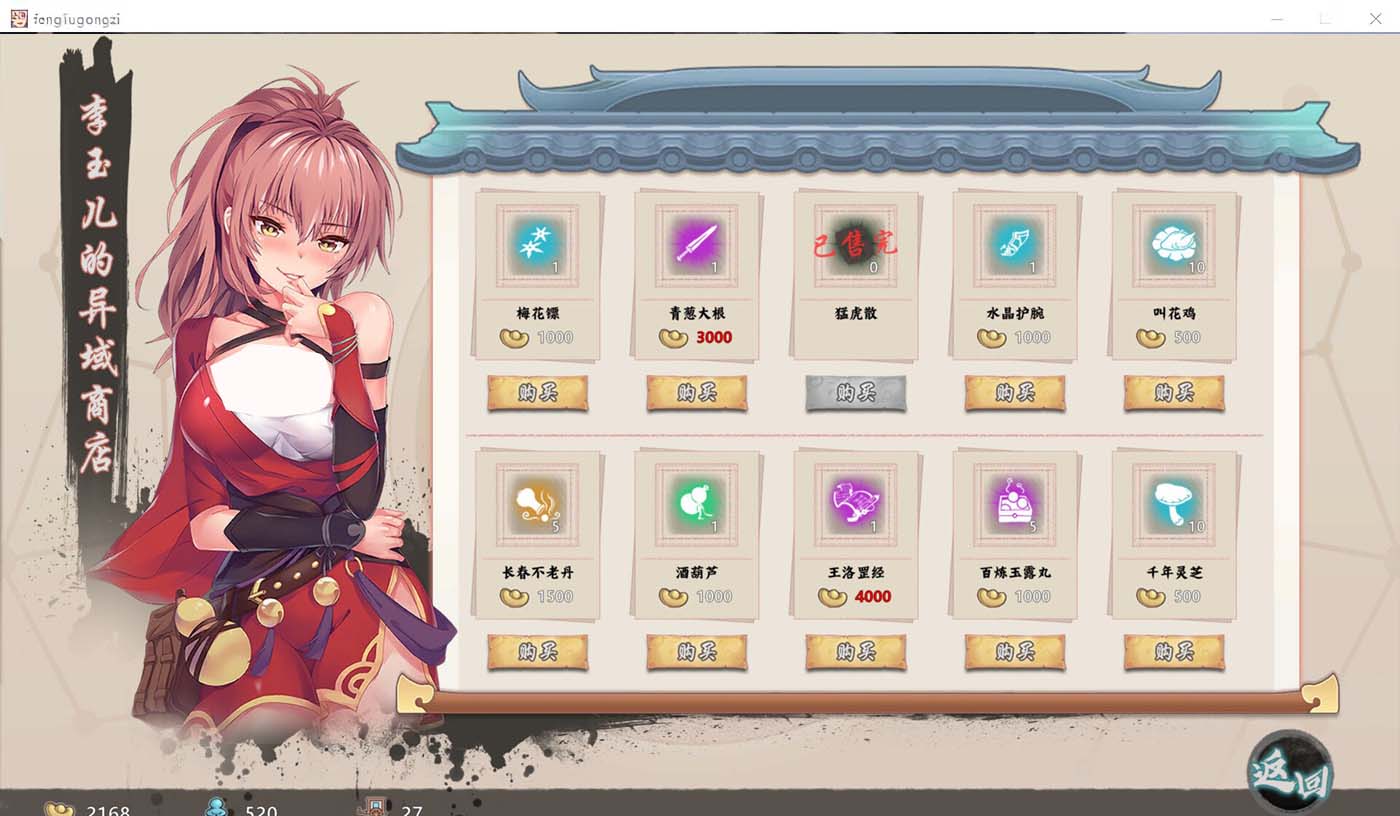Select the 长春不老丹 elixir icon
Image resolution: width=1400 pixels, height=816 pixels.
[537, 508]
